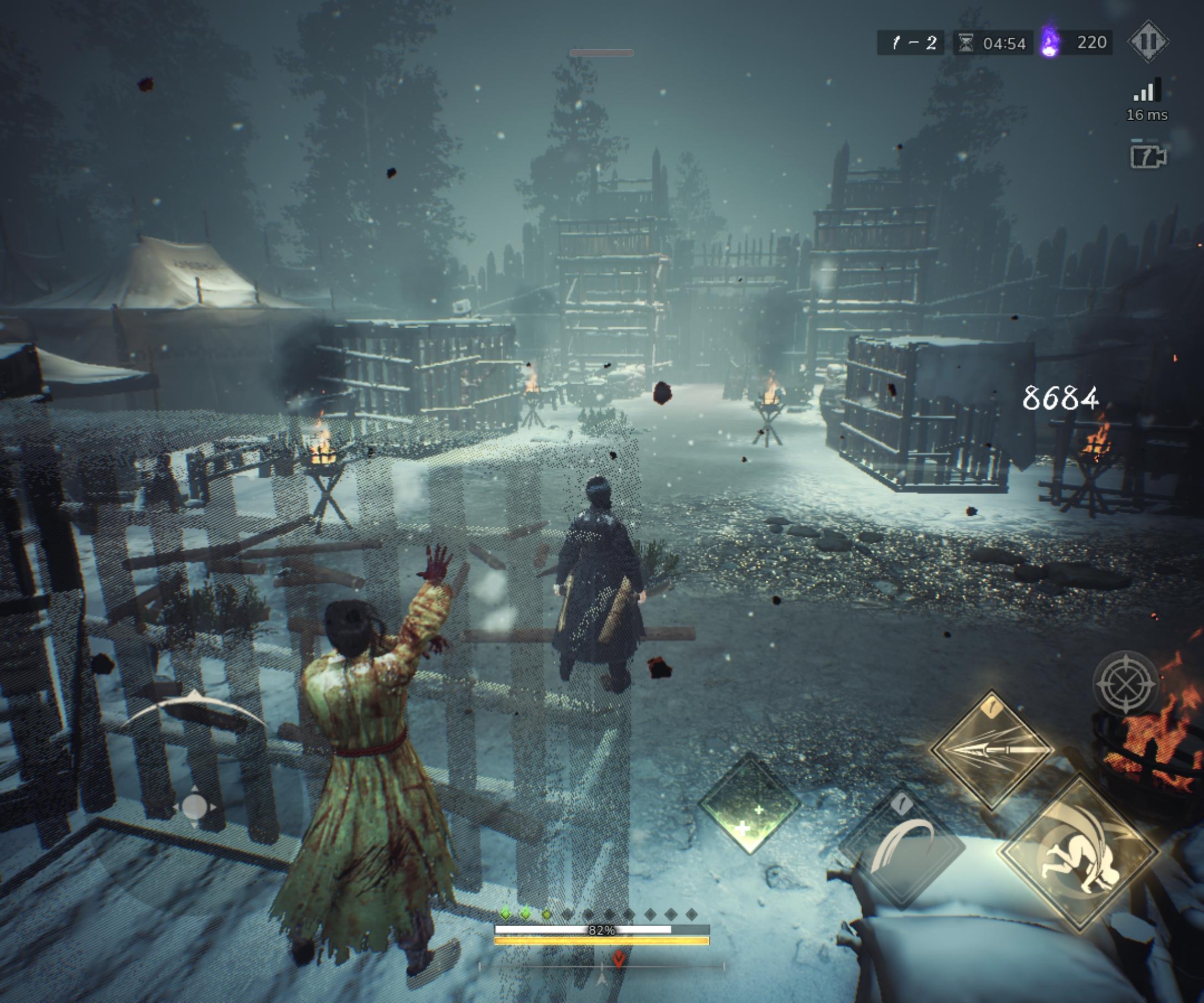Touch the virtual movement joystick
The width and height of the screenshot is (1204, 1003).
[x=194, y=807]
